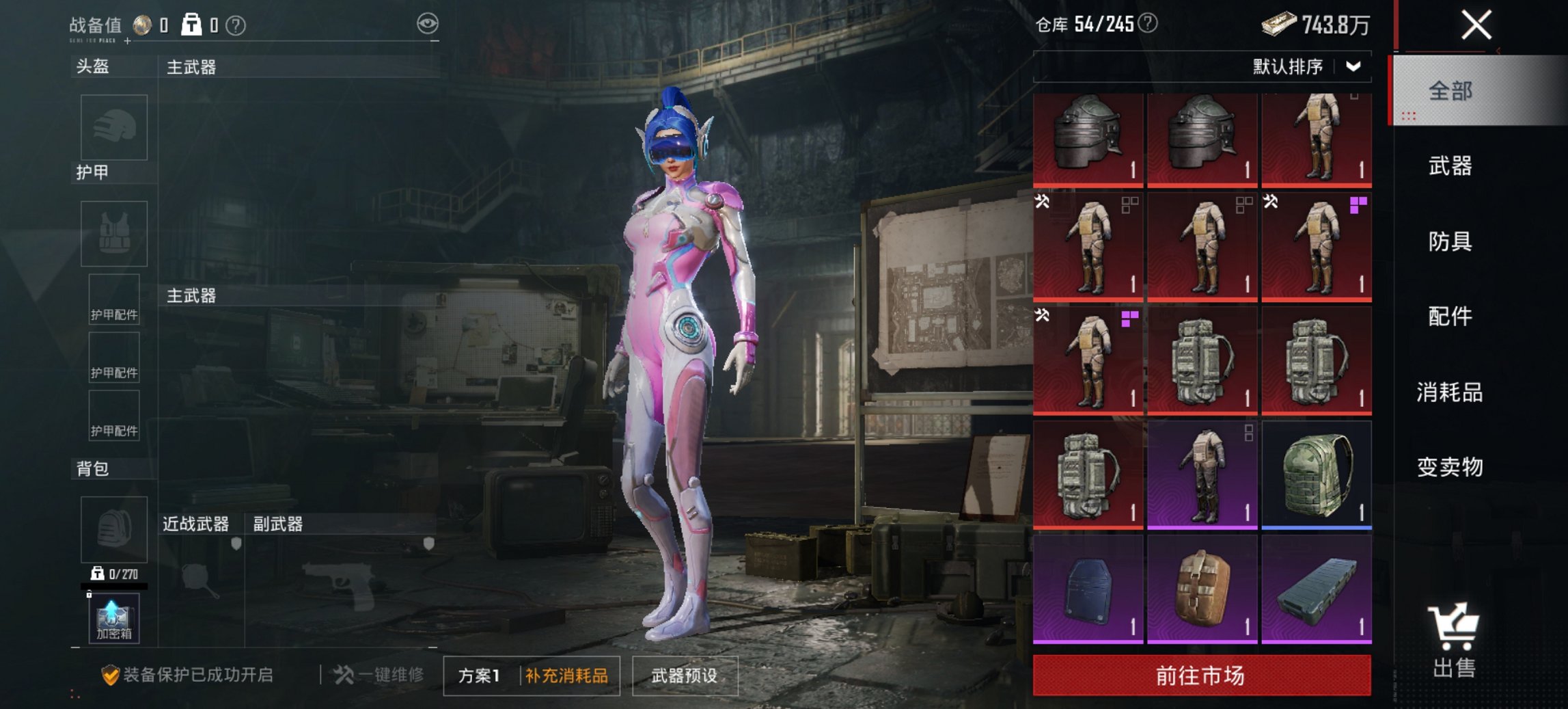The image size is (1568, 709).
Task: Open the 背包 backpack equipment slot
Action: coord(113,530)
